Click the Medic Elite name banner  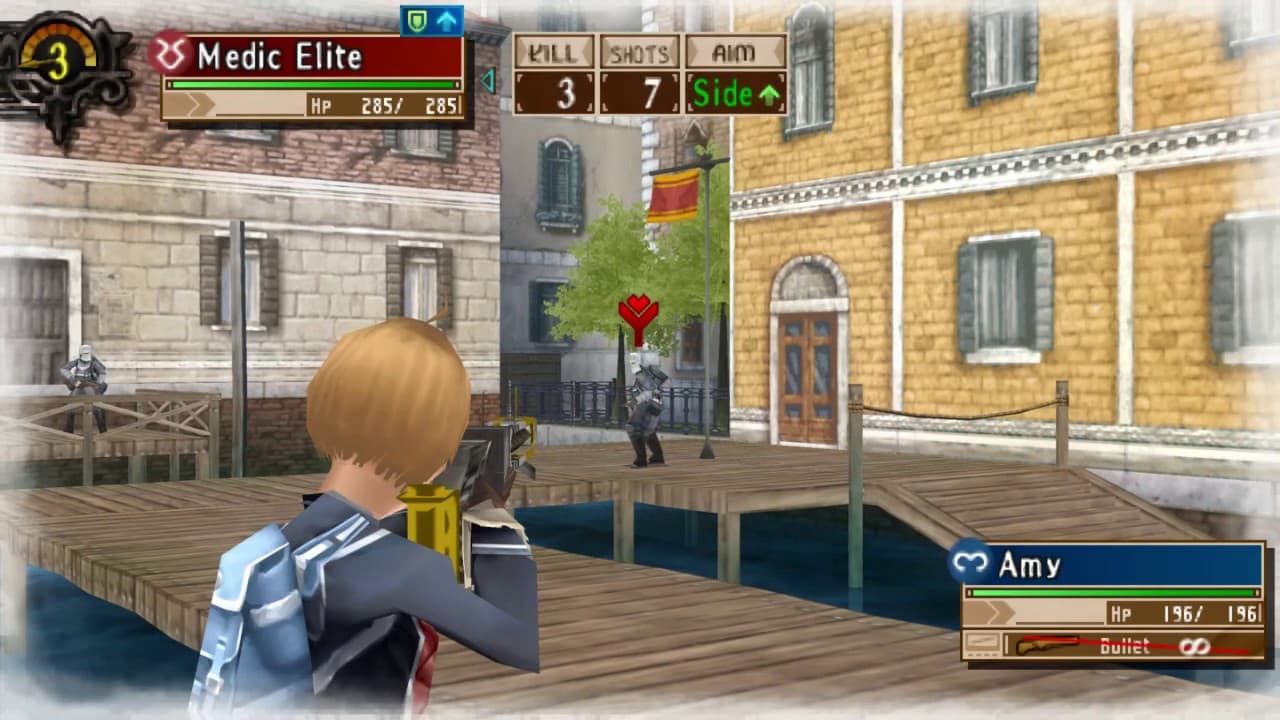300,57
